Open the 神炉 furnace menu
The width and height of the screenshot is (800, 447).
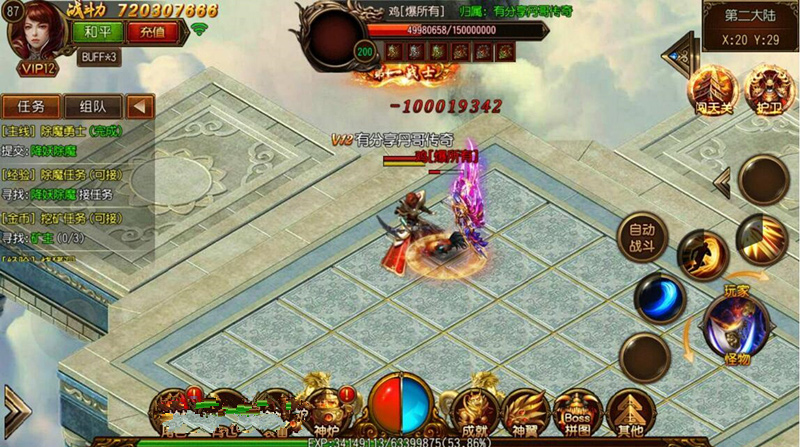[327, 410]
